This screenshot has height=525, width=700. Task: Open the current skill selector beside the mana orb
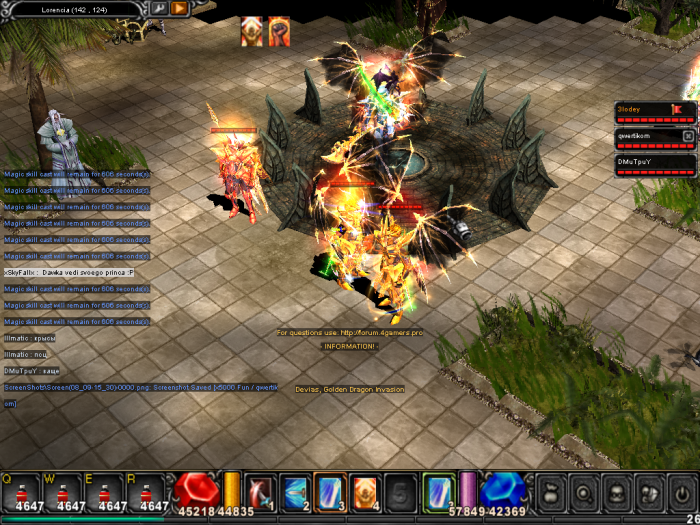pos(438,491)
